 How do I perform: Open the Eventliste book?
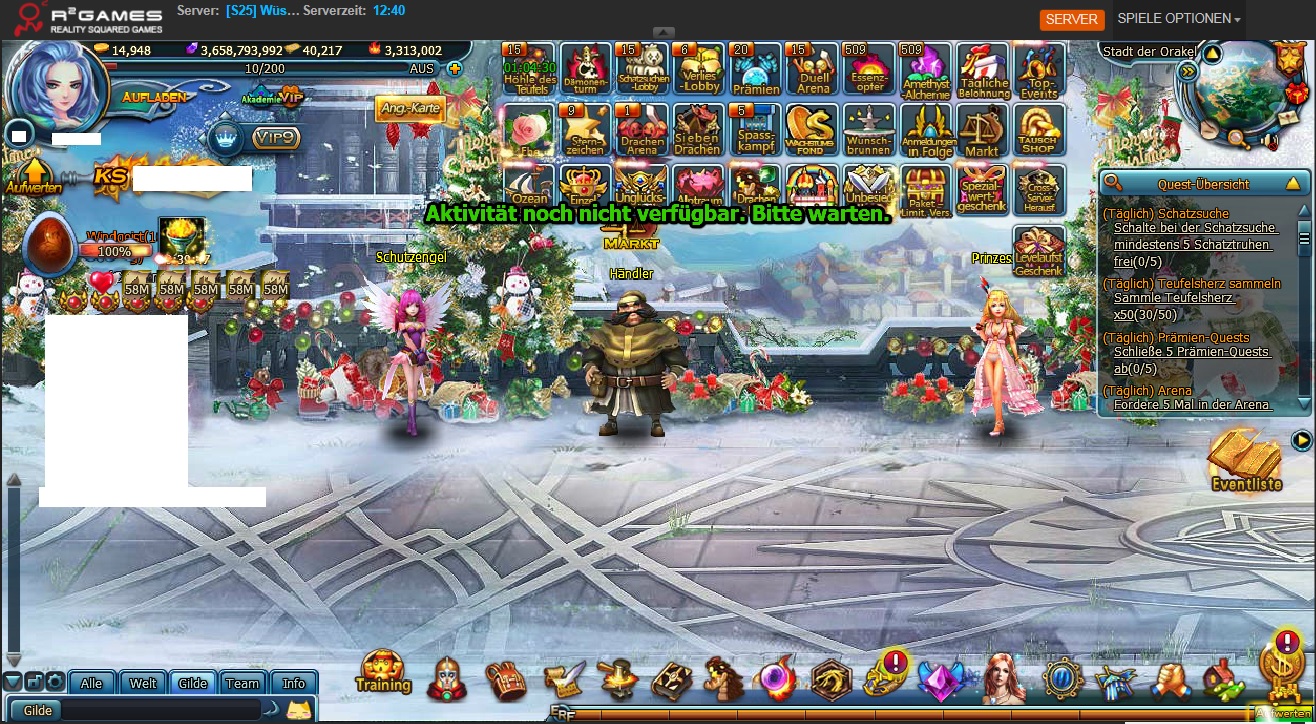1245,462
